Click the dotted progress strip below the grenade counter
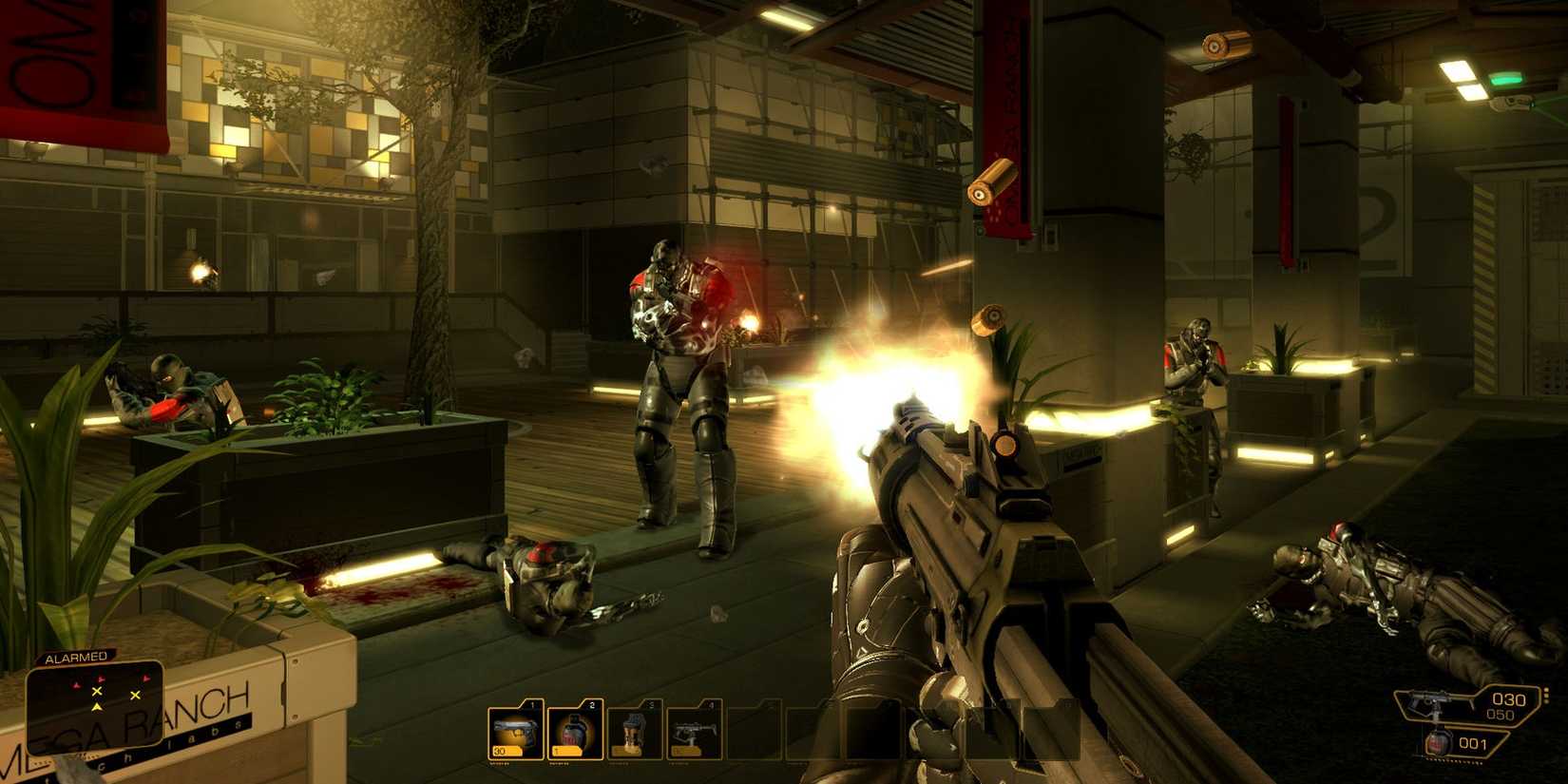The height and width of the screenshot is (784, 1568). [x=1454, y=760]
